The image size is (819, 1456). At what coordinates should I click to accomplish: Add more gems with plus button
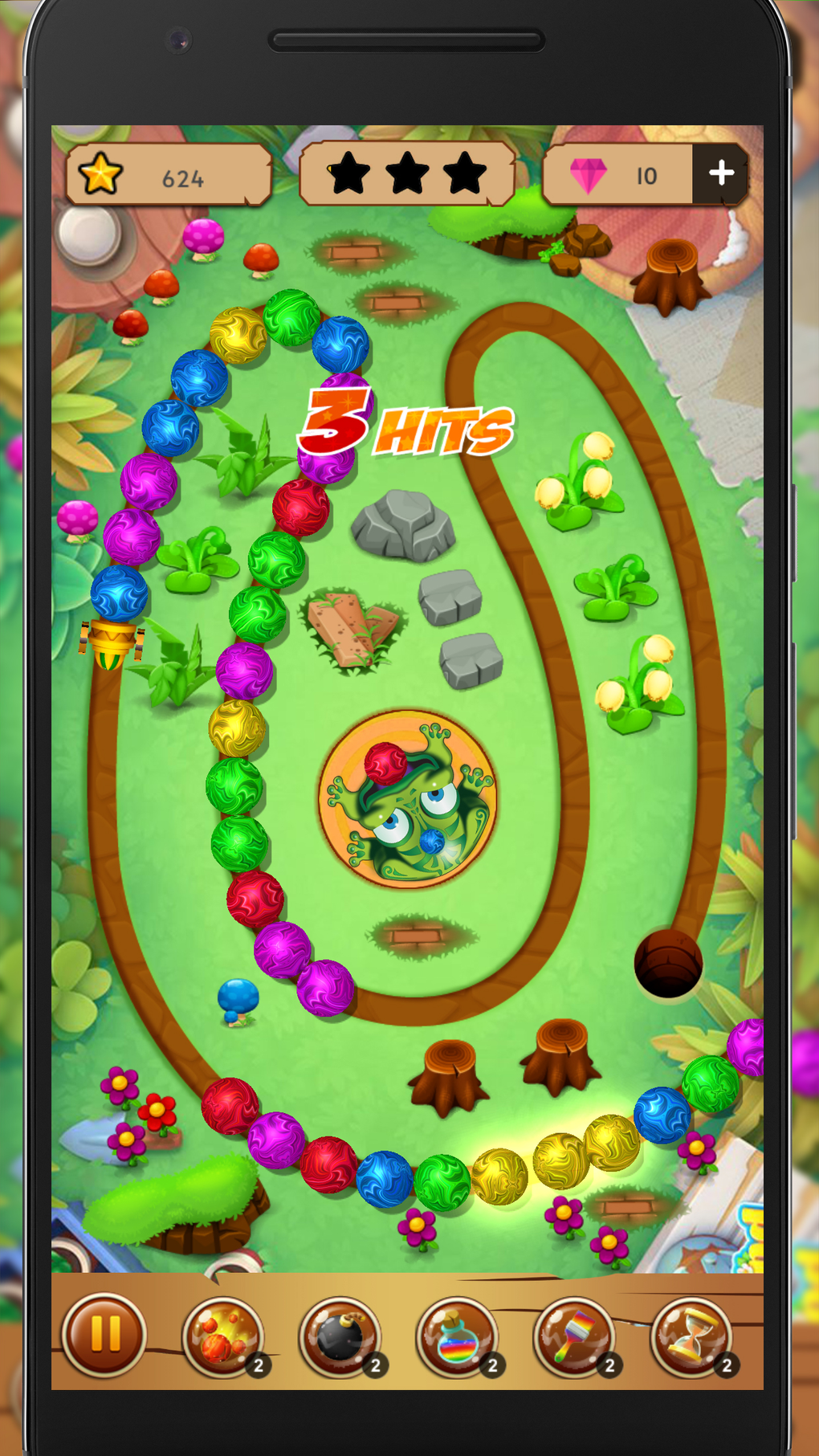click(x=720, y=173)
